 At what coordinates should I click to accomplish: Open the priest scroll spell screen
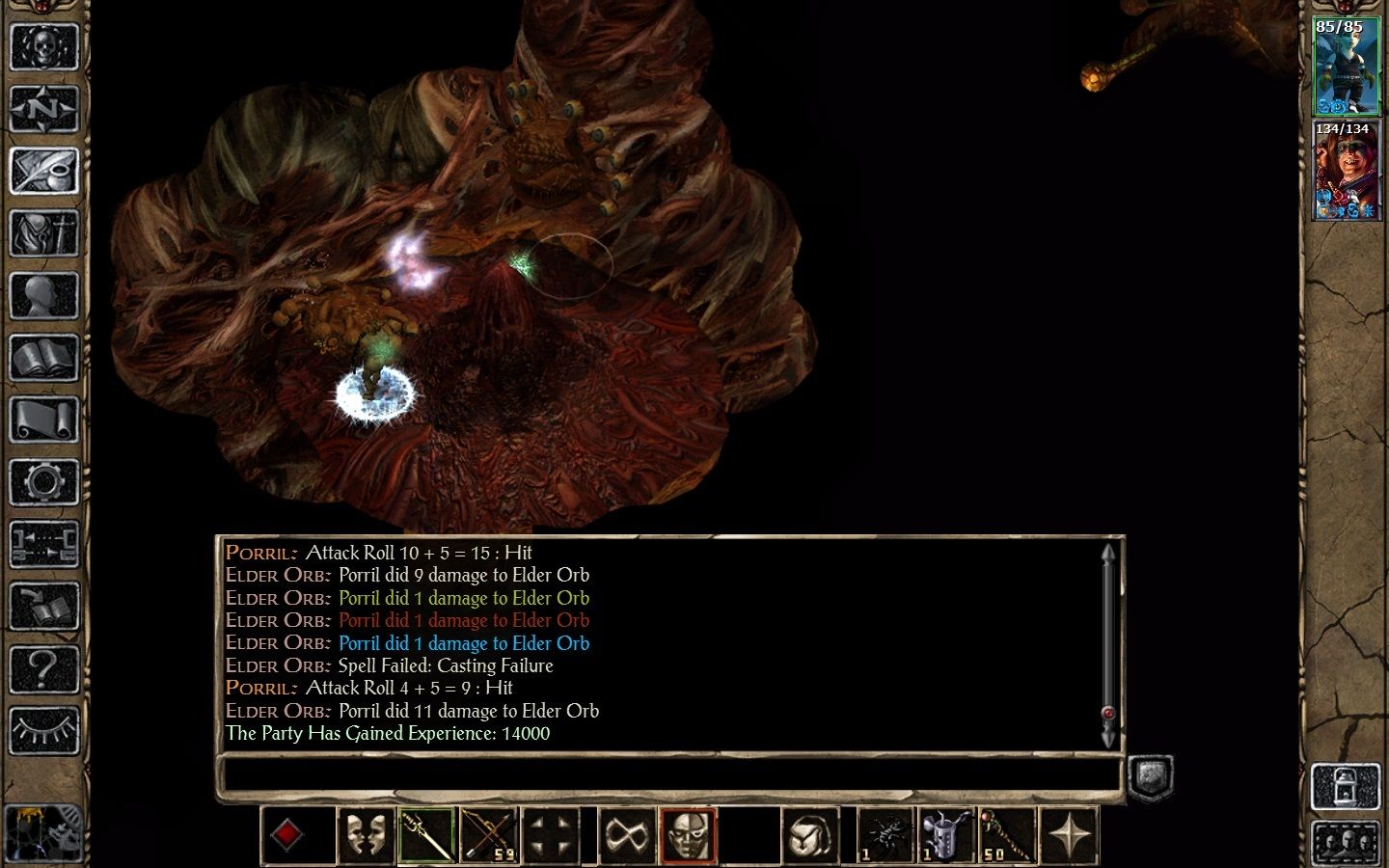pyautogui.click(x=43, y=421)
